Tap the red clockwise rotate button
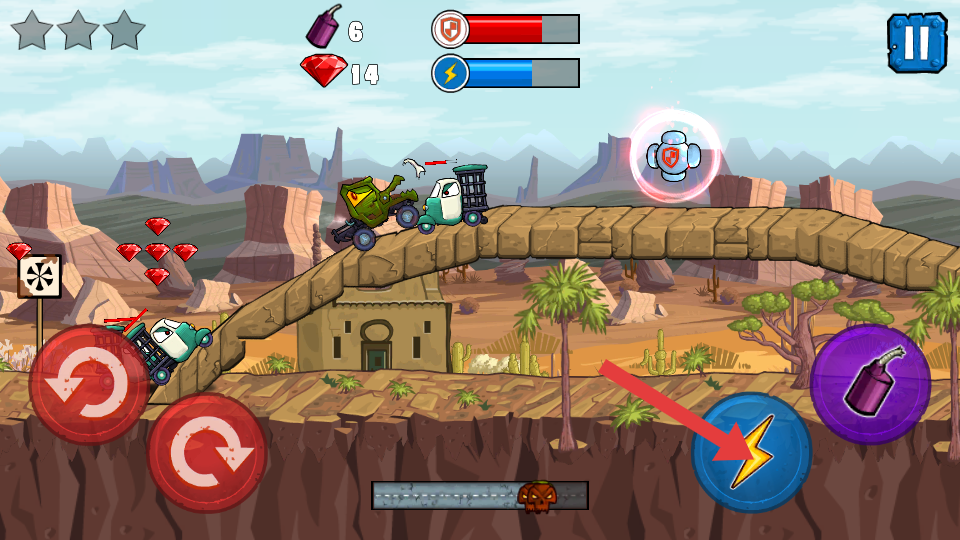 click(x=207, y=453)
